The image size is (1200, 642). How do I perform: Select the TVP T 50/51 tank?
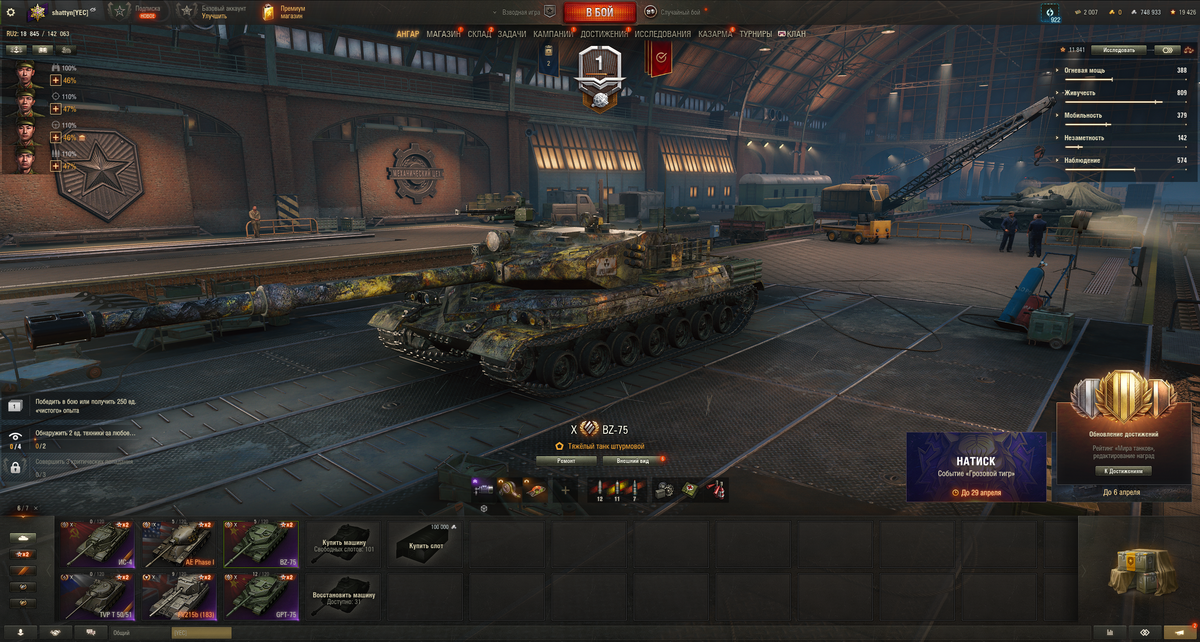[98, 595]
